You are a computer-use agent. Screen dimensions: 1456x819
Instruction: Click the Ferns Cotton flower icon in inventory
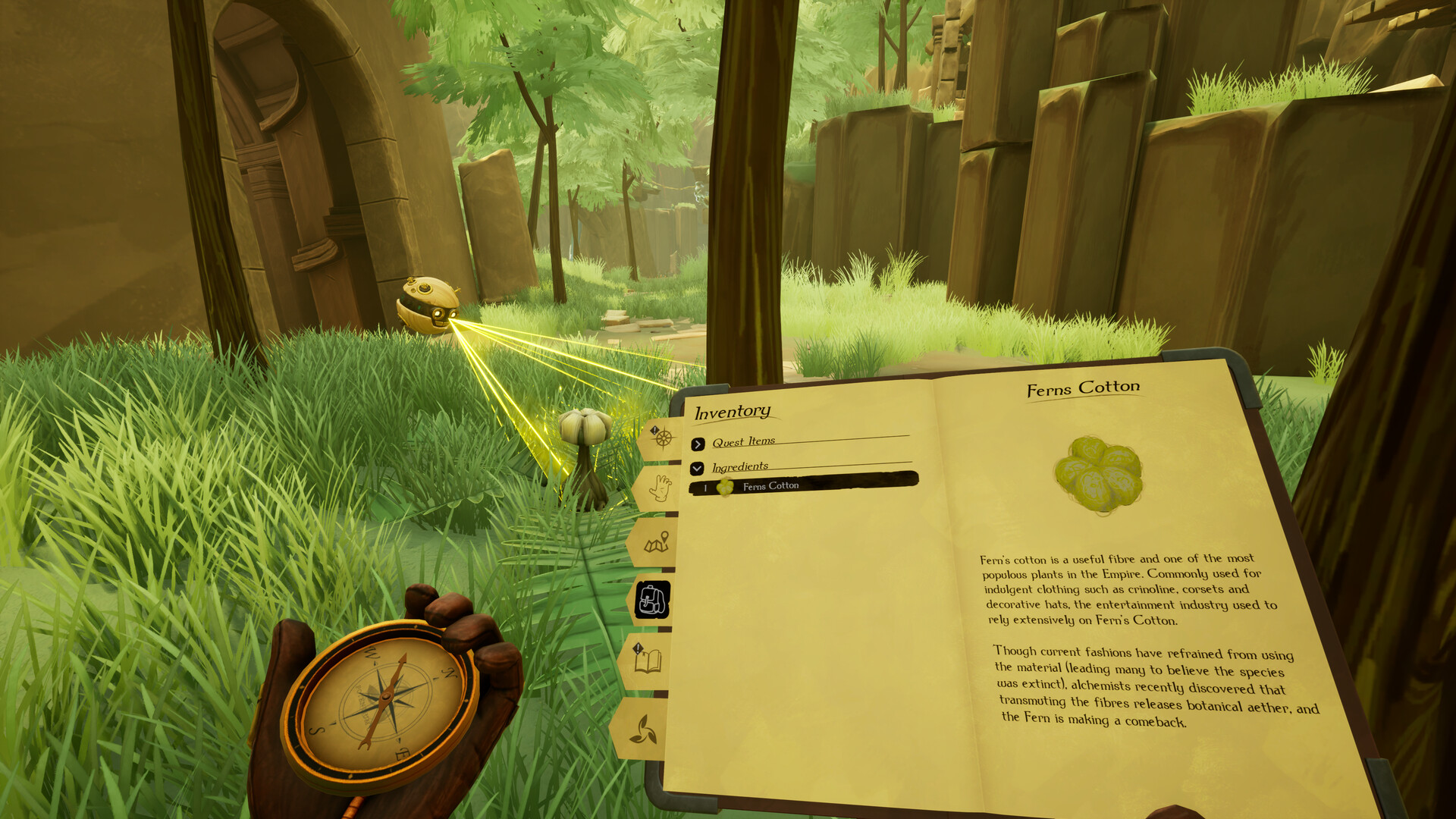[726, 488]
